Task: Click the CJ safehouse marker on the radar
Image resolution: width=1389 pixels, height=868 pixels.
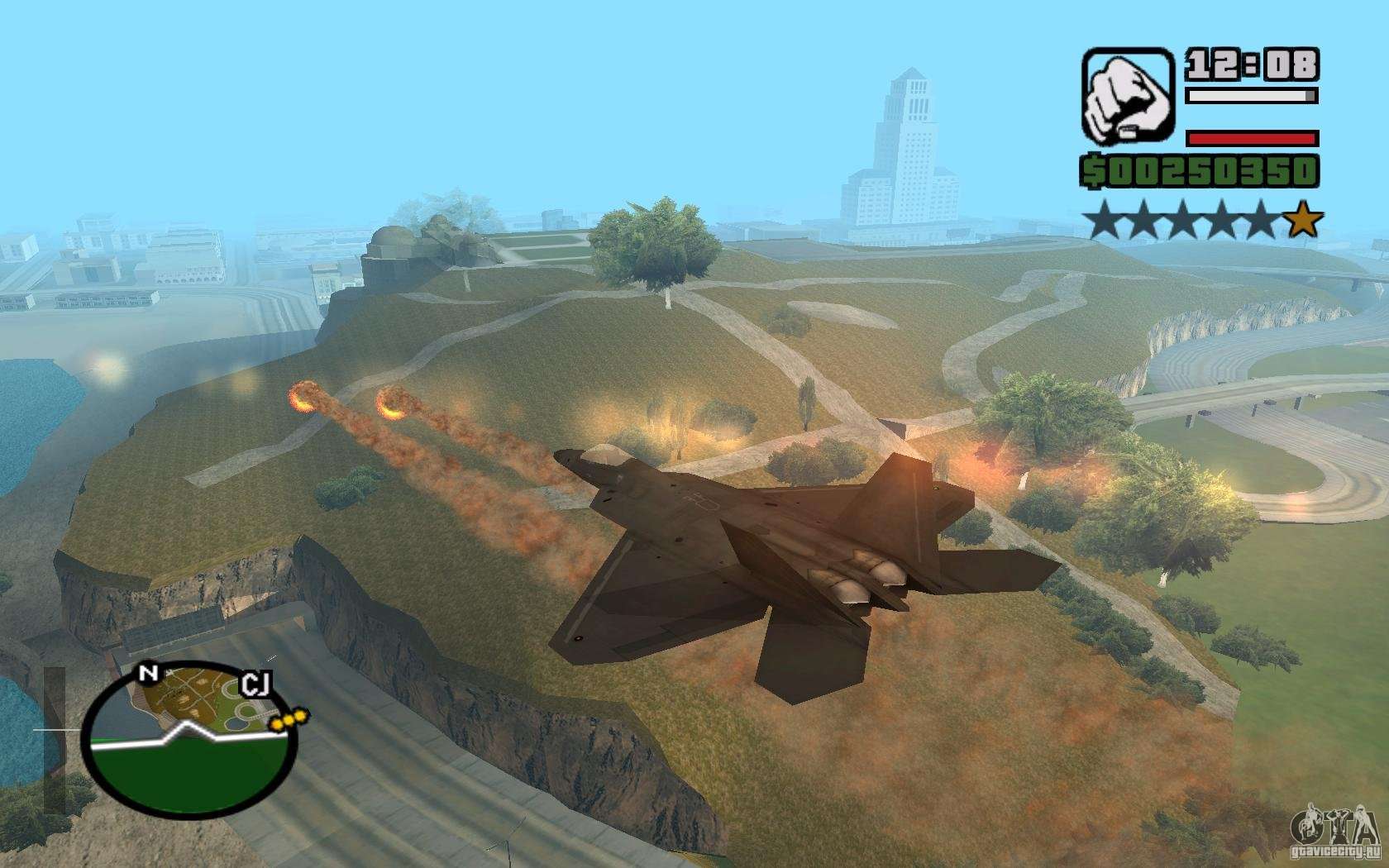Action: pyautogui.click(x=255, y=684)
